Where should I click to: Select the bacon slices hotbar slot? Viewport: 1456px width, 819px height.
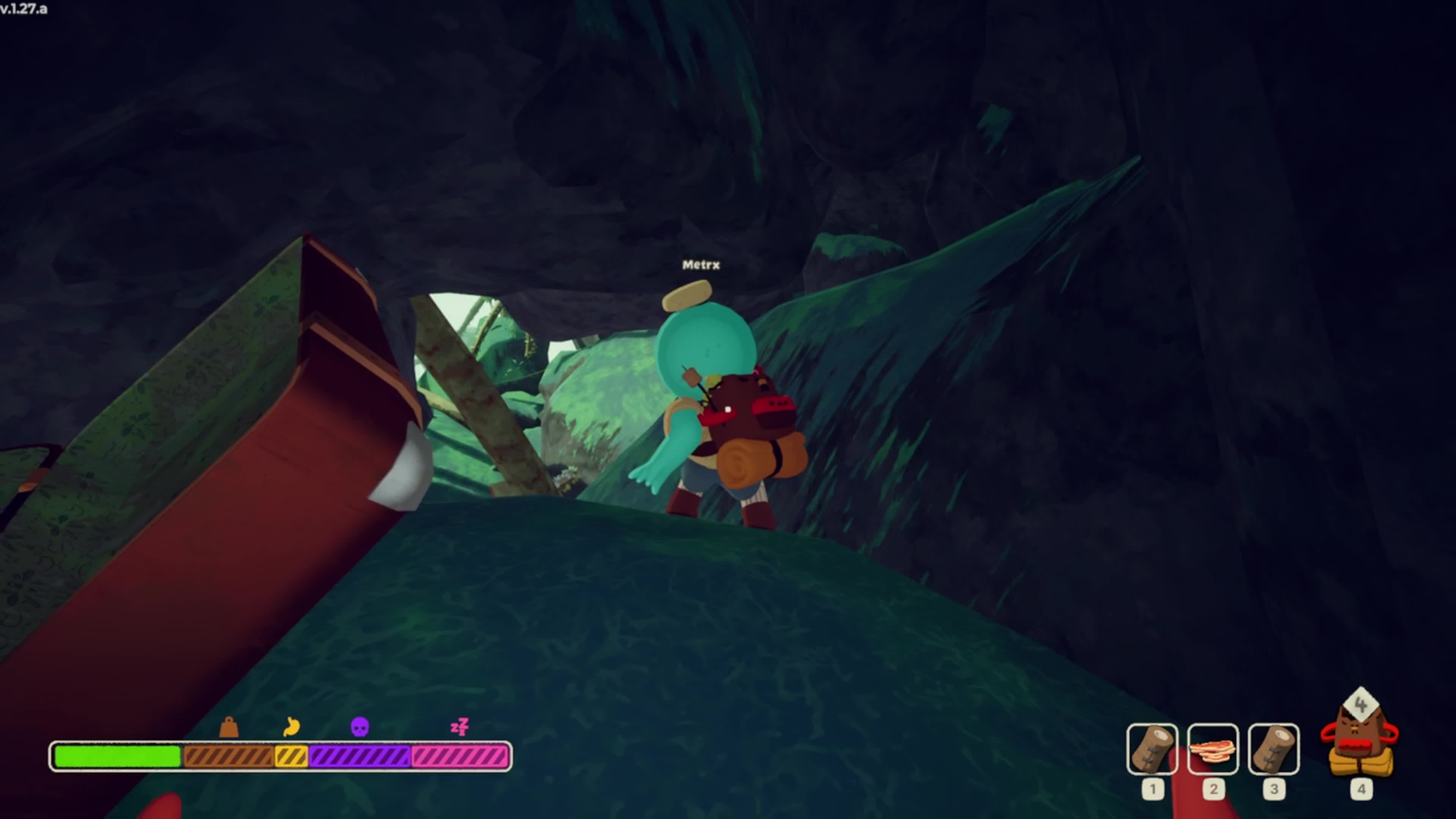(1213, 749)
